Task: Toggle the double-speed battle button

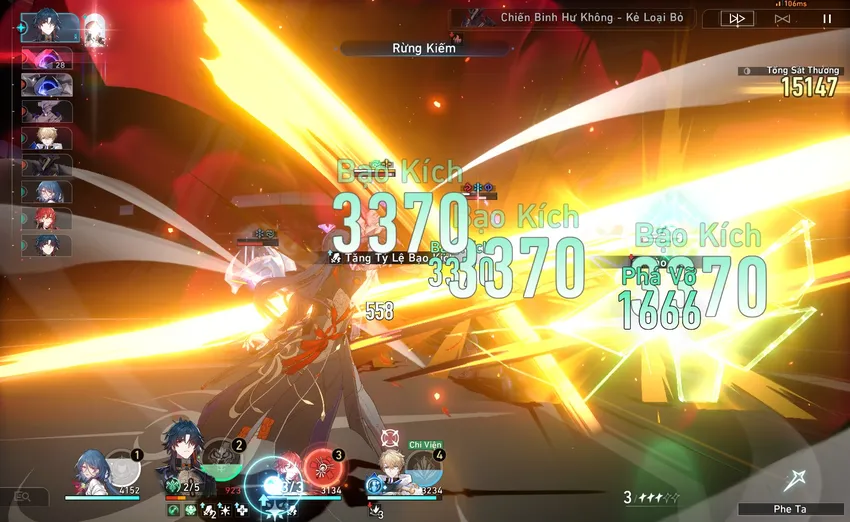Action: pyautogui.click(x=737, y=19)
